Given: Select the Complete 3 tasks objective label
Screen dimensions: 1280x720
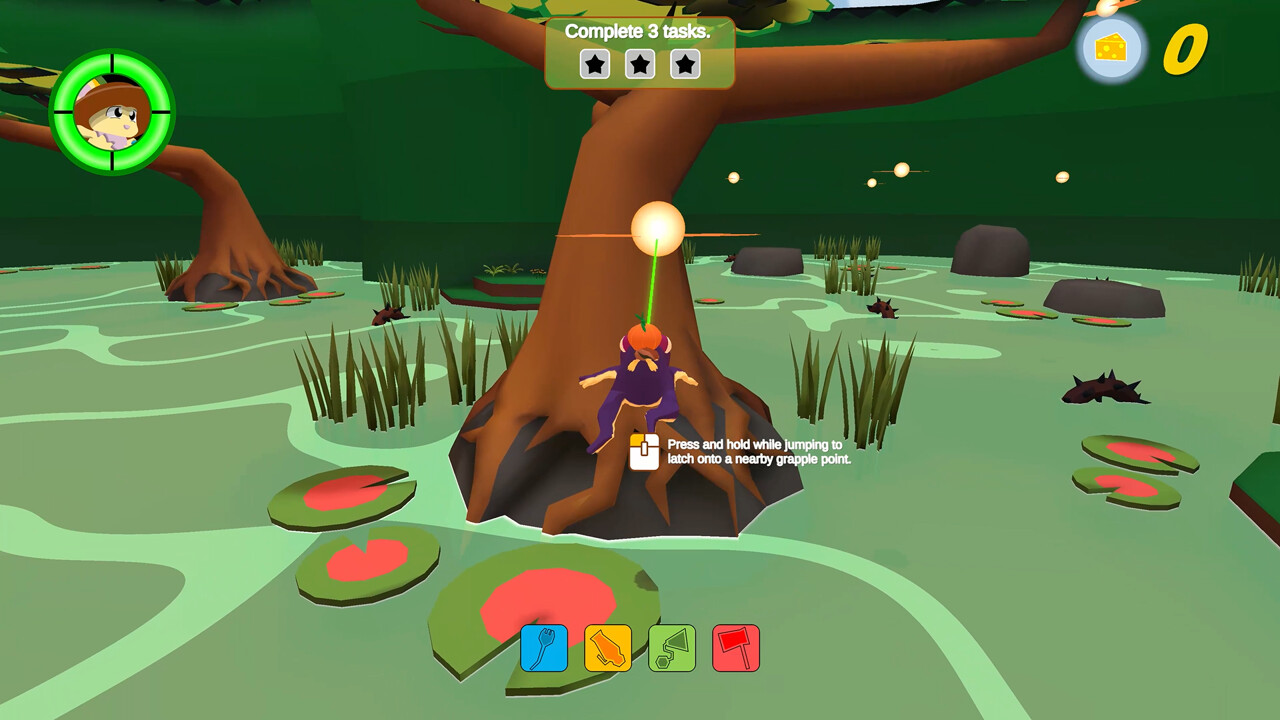Looking at the screenshot, I should click(x=637, y=32).
